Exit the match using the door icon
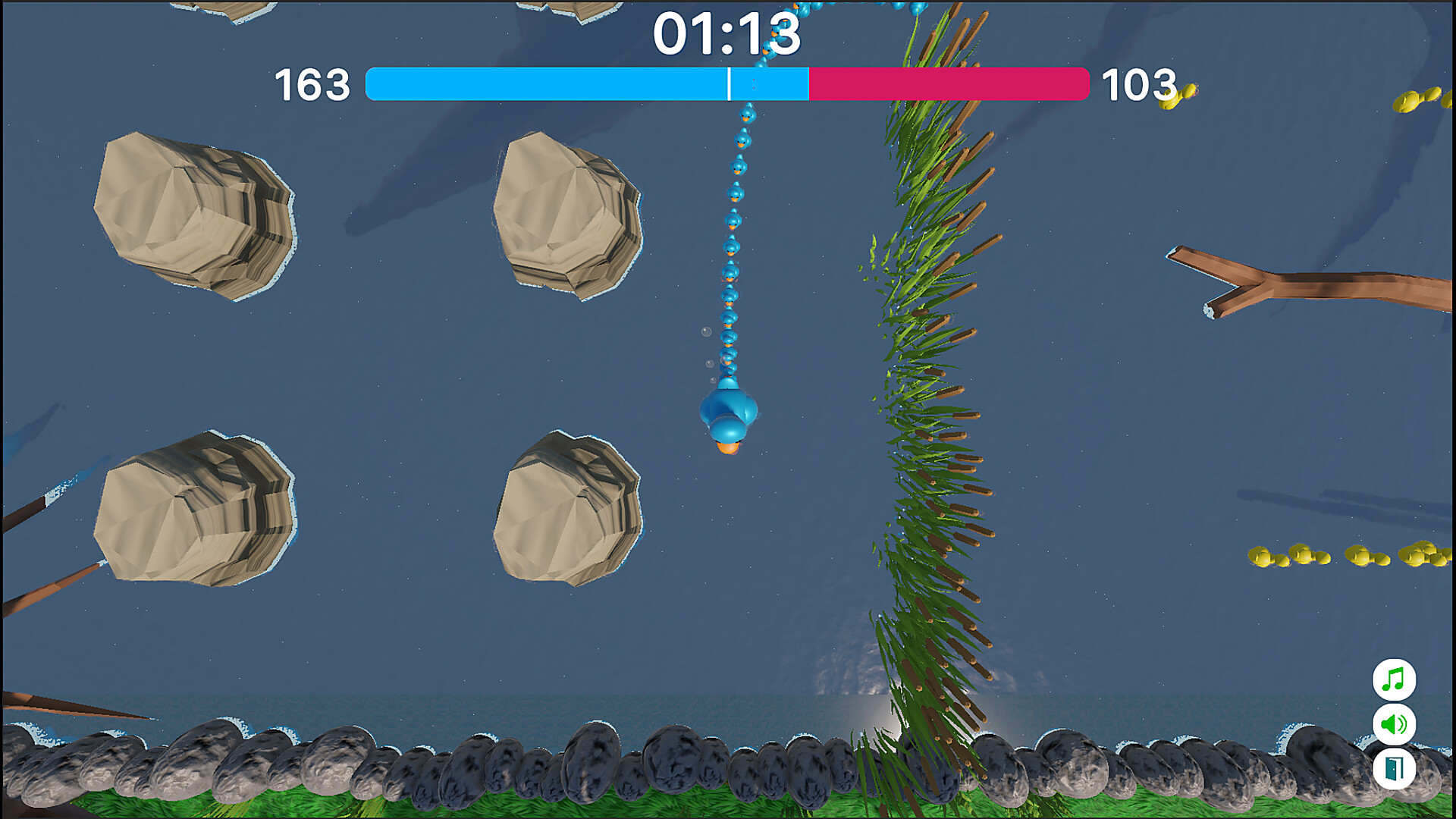Screen dimensions: 1456x819 [x=1395, y=767]
